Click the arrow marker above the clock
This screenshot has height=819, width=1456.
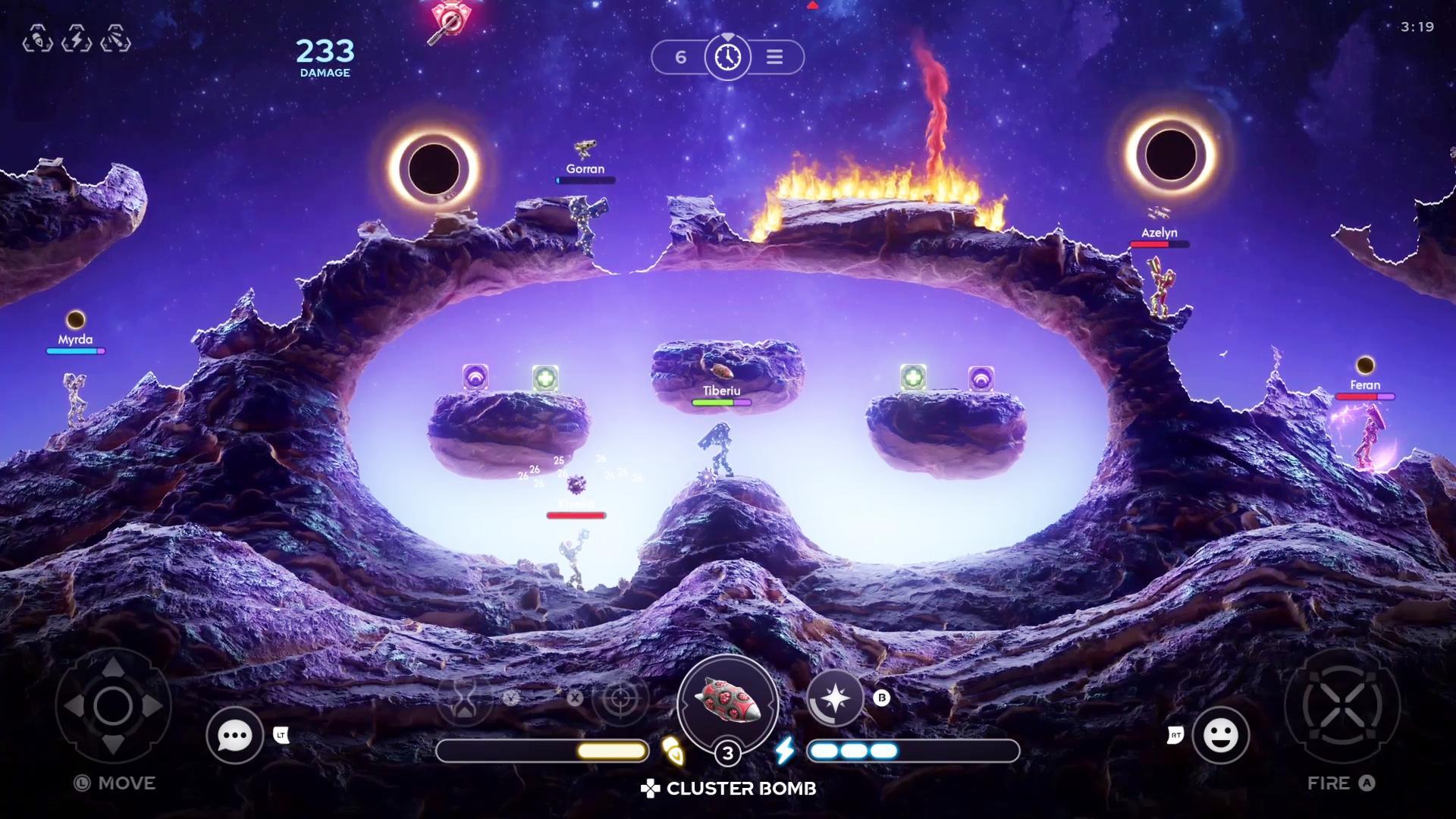pos(727,36)
